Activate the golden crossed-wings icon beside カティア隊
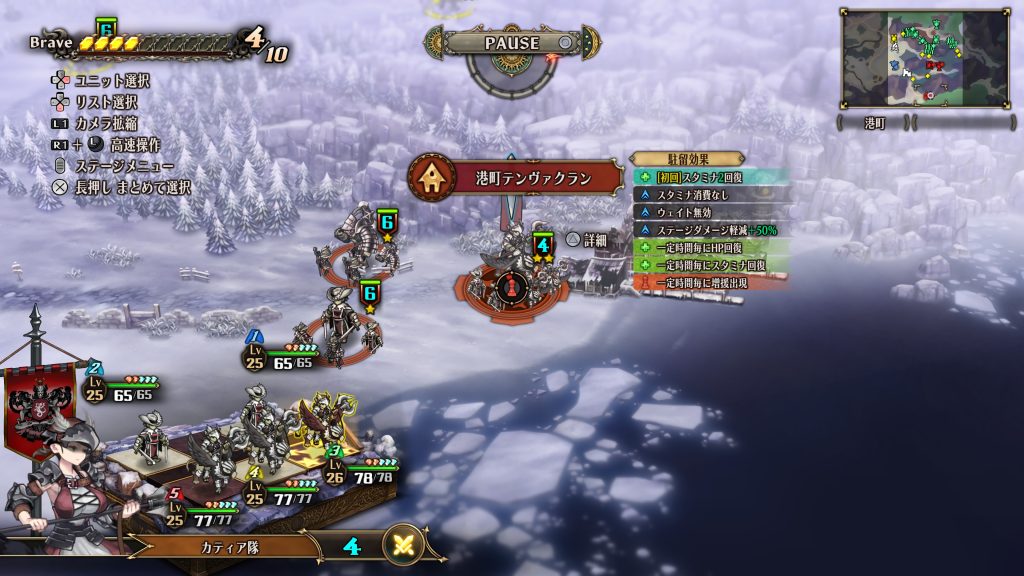This screenshot has height=576, width=1024. point(404,544)
